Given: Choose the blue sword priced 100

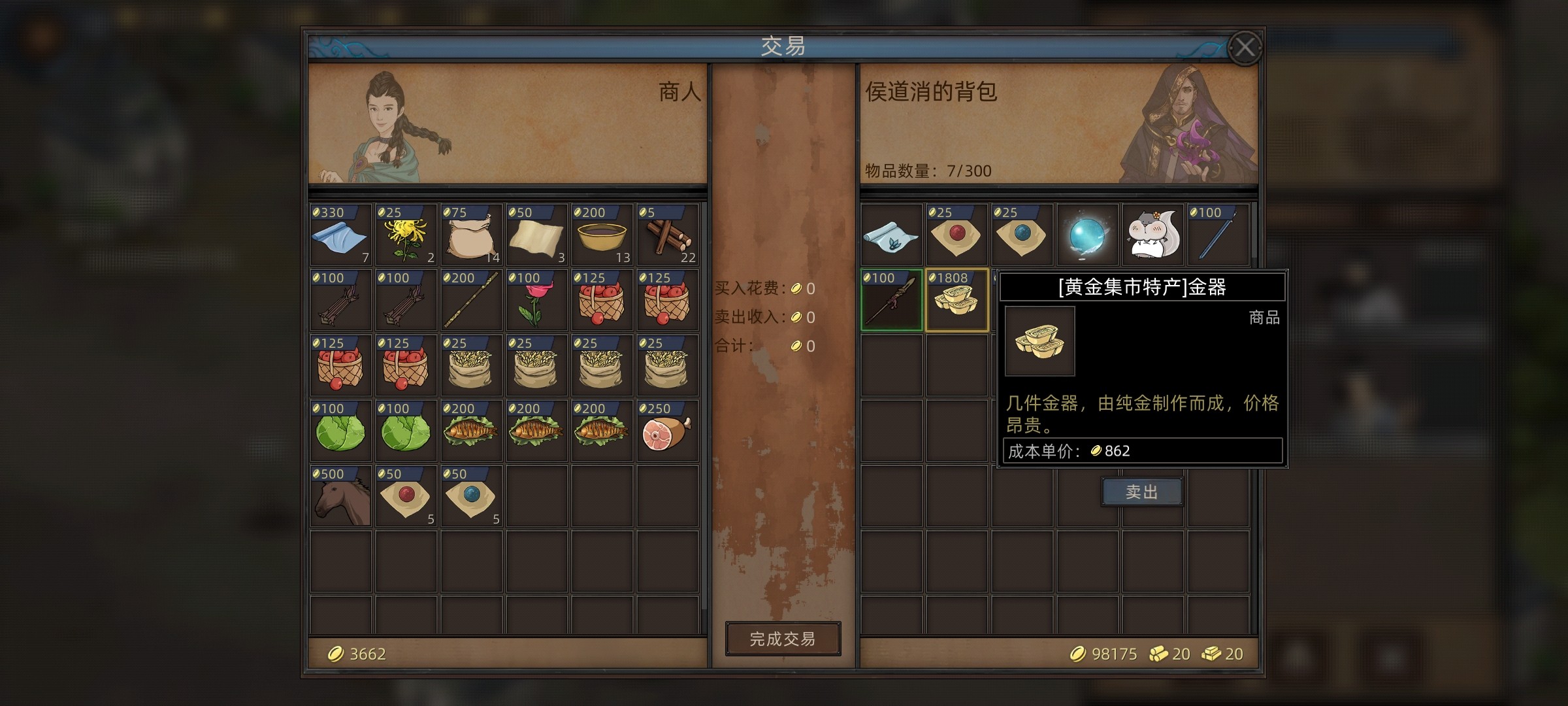Looking at the screenshot, I should [x=1218, y=235].
